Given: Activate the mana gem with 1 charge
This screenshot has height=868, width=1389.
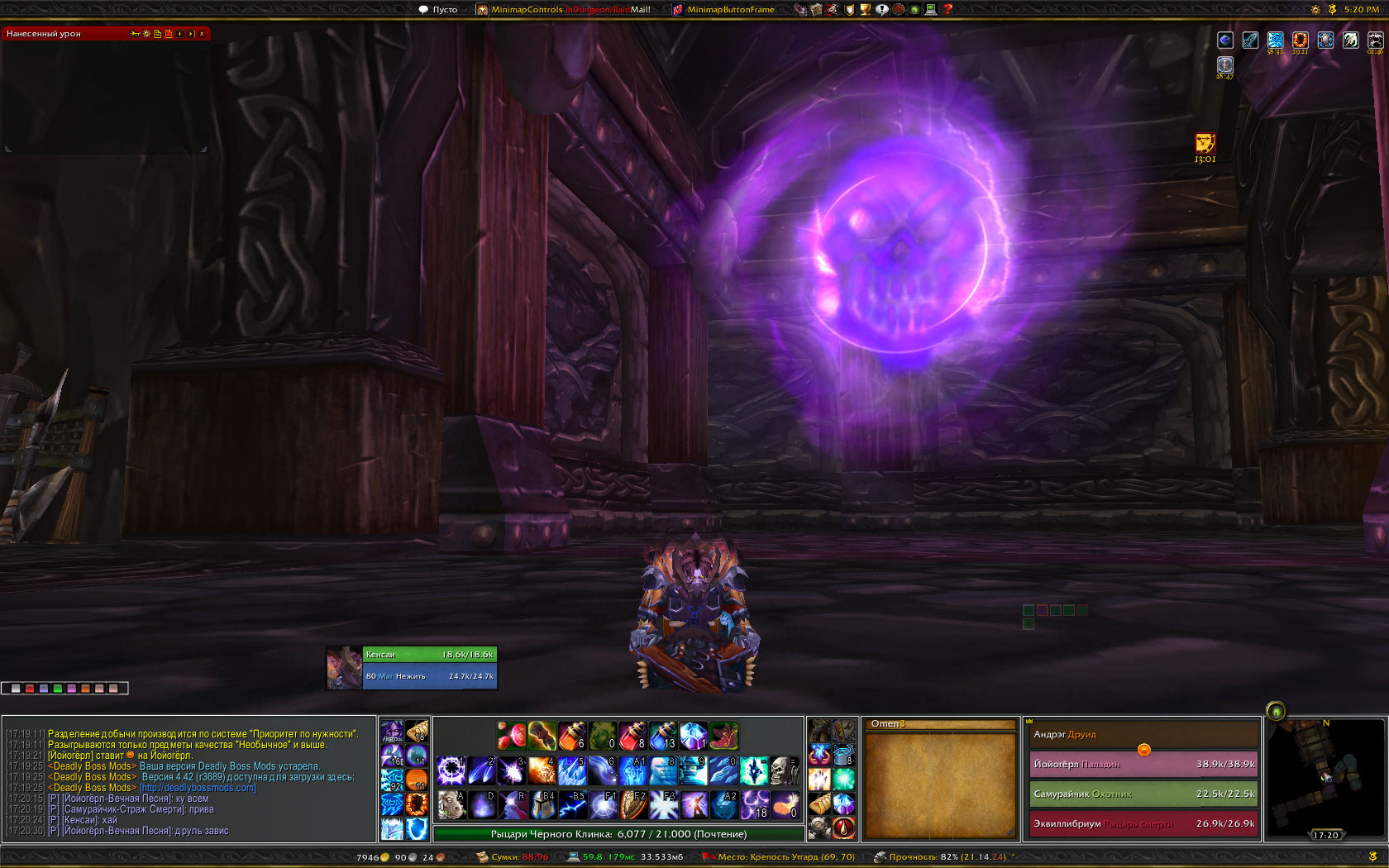Looking at the screenshot, I should pyautogui.click(x=693, y=735).
